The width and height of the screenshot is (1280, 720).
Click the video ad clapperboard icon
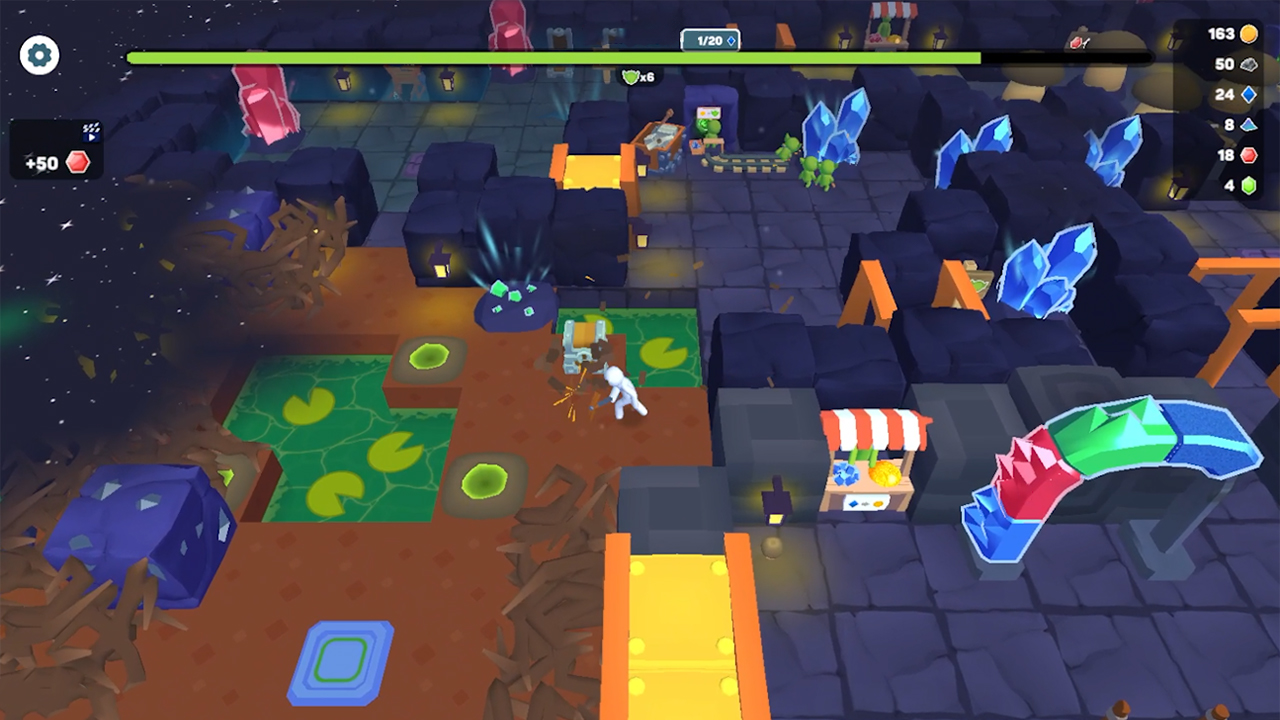pos(90,131)
